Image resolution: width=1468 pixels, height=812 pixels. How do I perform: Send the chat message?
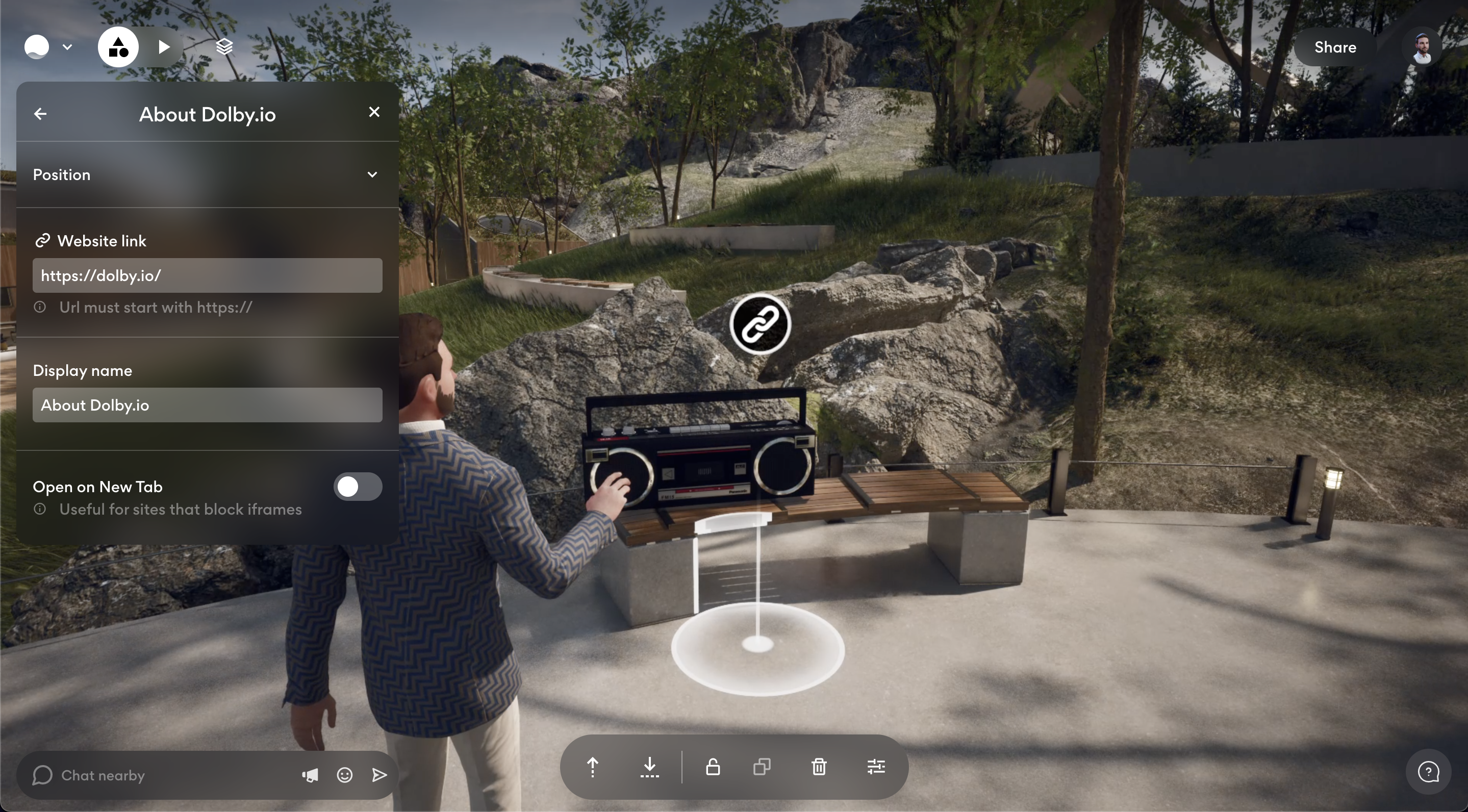tap(379, 775)
